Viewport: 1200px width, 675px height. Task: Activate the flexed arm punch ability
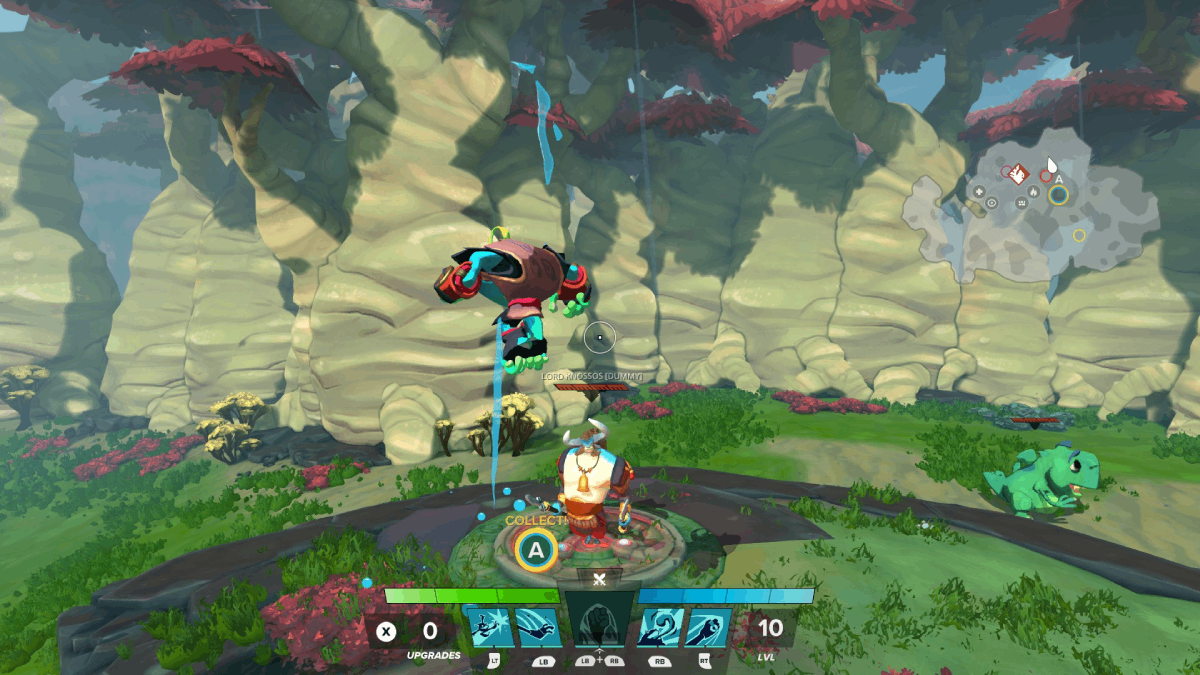coord(708,627)
